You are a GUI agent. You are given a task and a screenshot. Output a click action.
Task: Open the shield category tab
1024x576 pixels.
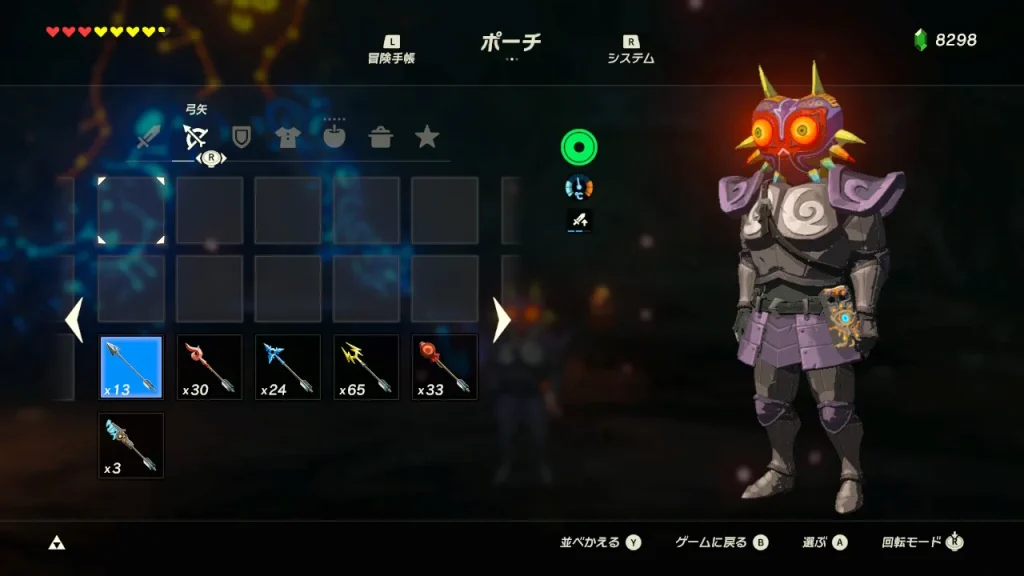[x=241, y=137]
